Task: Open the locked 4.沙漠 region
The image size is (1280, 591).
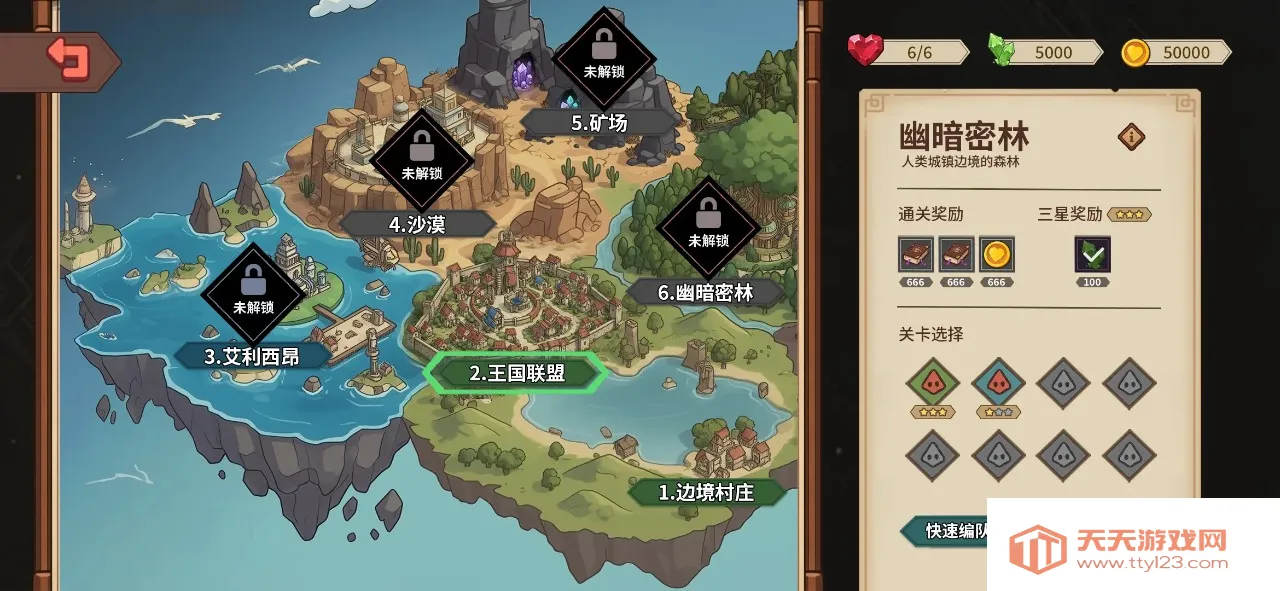Action: (417, 224)
